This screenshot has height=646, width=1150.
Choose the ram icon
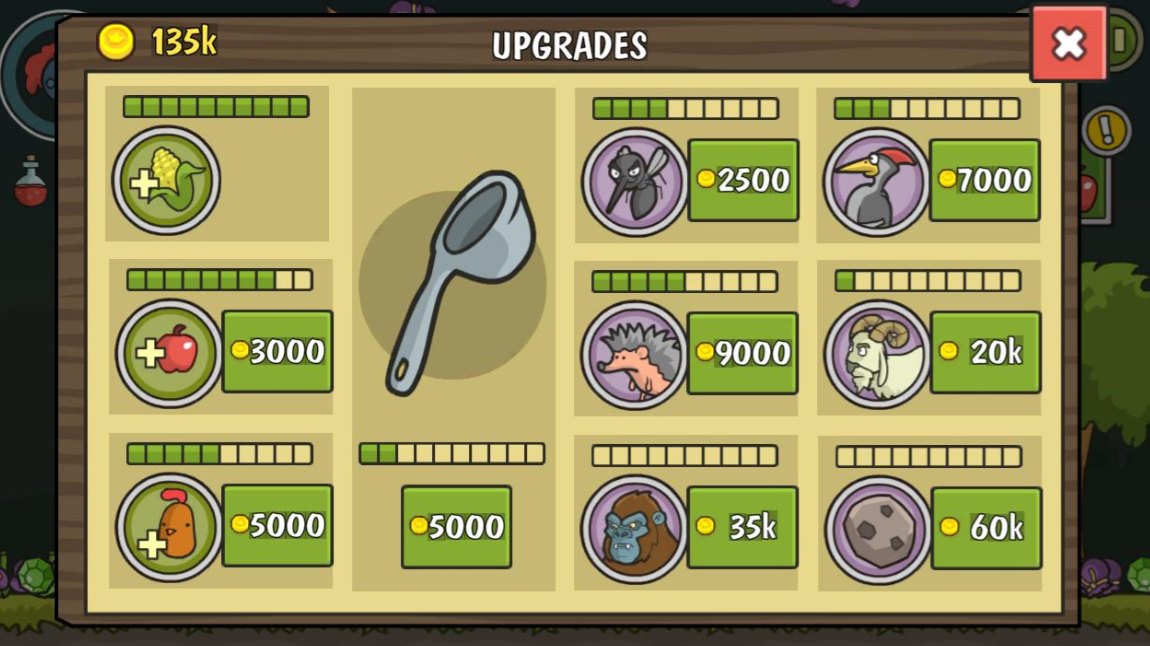(877, 354)
